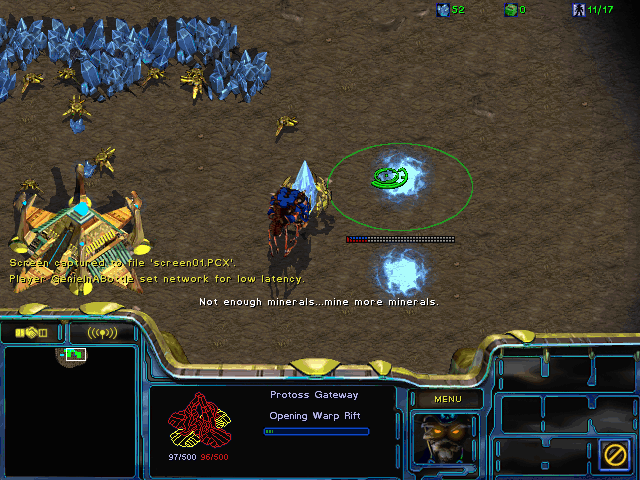640x480 pixels.
Task: Click the Protoss unit portrait
Action: 445,440
